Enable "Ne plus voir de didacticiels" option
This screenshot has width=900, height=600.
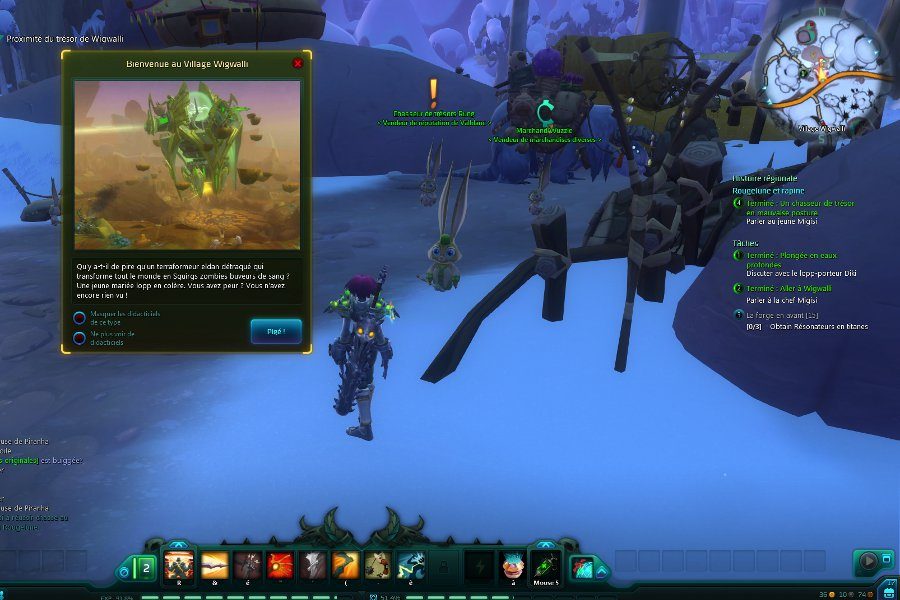point(79,337)
